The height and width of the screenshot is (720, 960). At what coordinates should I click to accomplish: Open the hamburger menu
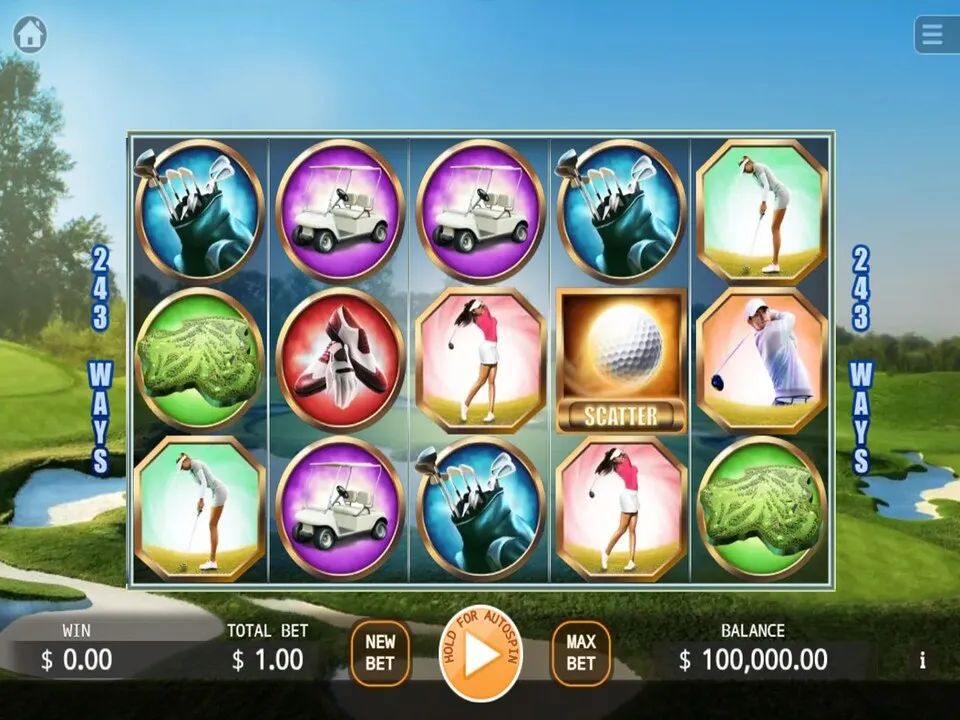pyautogui.click(x=934, y=35)
